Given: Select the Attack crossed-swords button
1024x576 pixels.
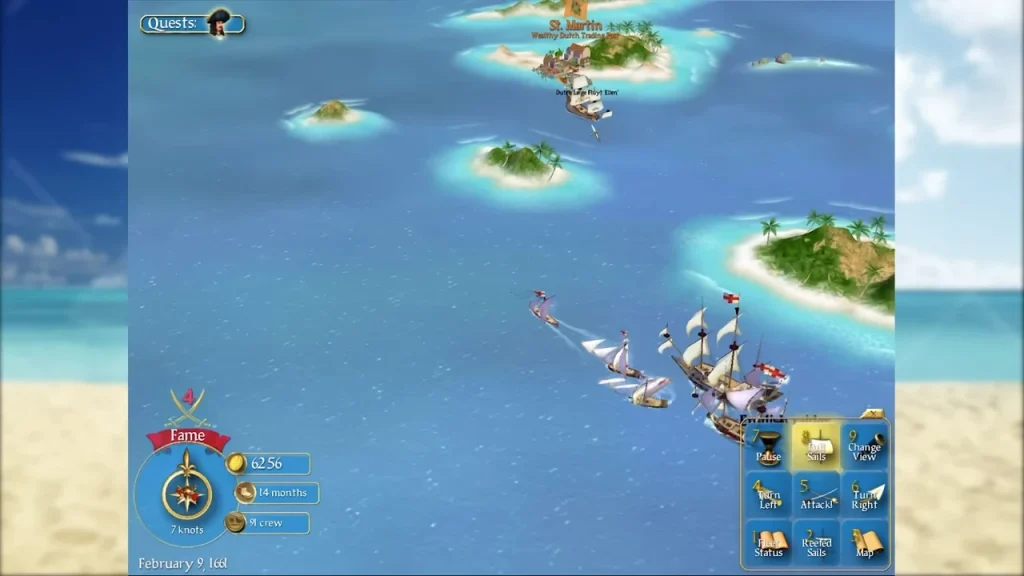Looking at the screenshot, I should point(816,494).
